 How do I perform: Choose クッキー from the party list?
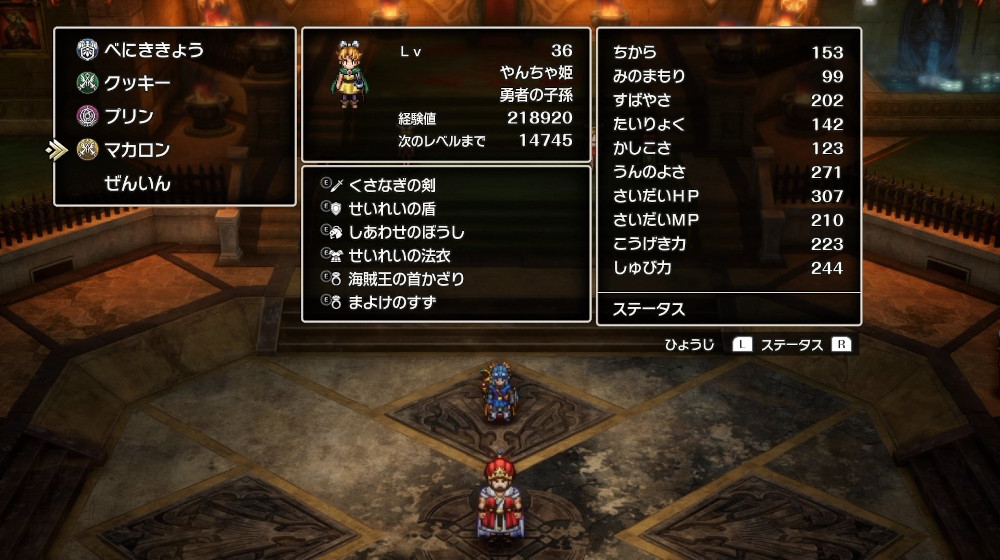pyautogui.click(x=137, y=83)
